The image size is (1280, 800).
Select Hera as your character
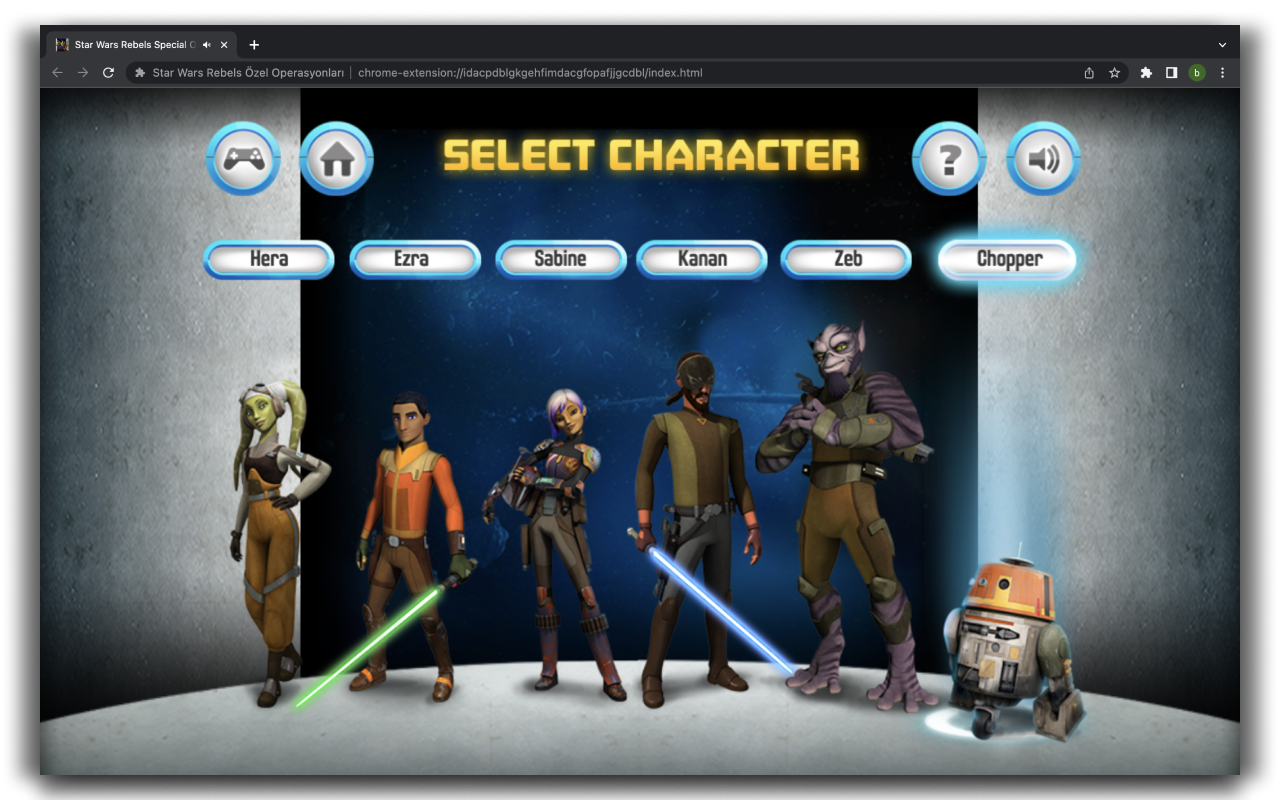click(268, 259)
